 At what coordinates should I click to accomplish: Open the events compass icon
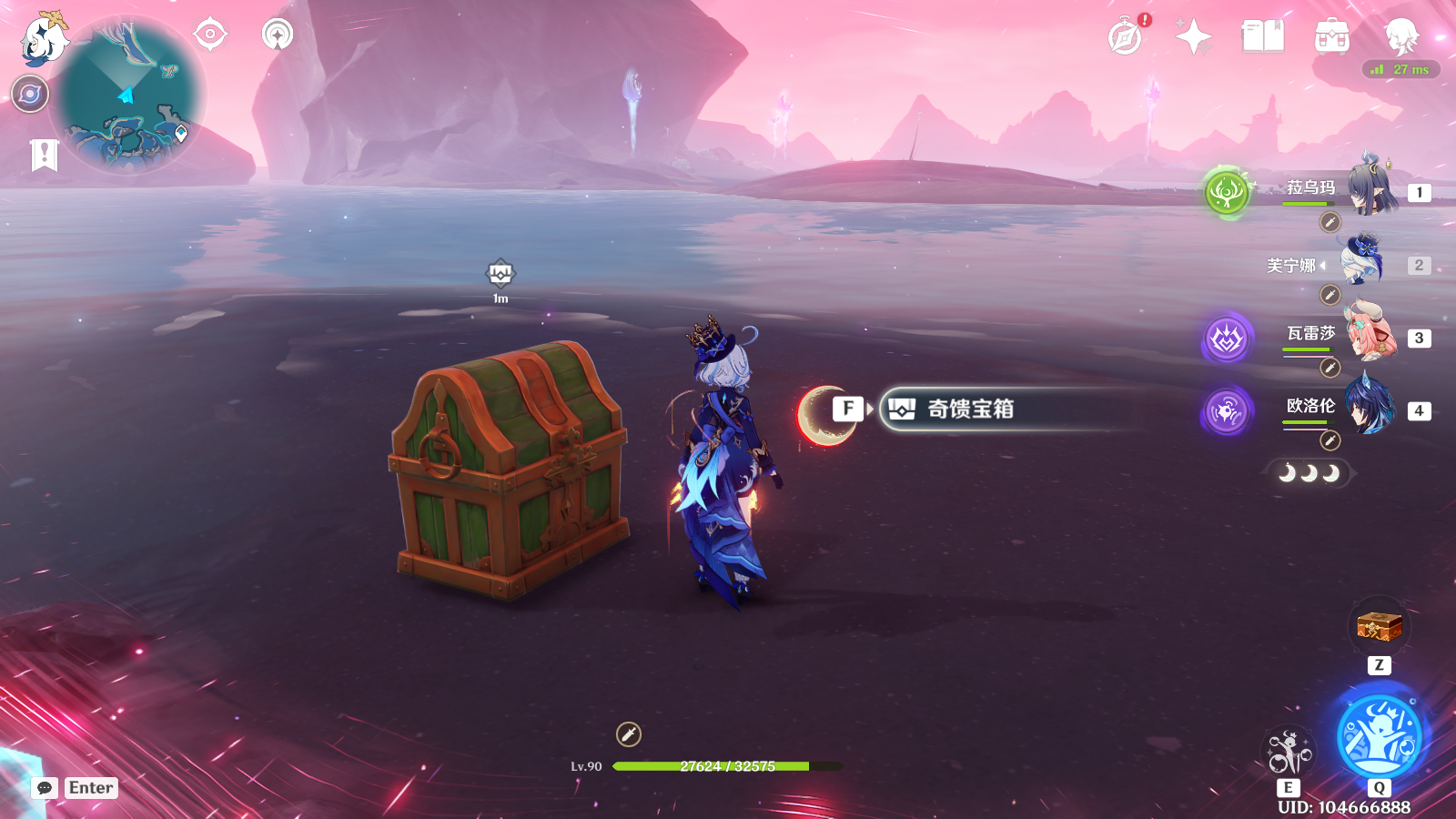point(1126,37)
